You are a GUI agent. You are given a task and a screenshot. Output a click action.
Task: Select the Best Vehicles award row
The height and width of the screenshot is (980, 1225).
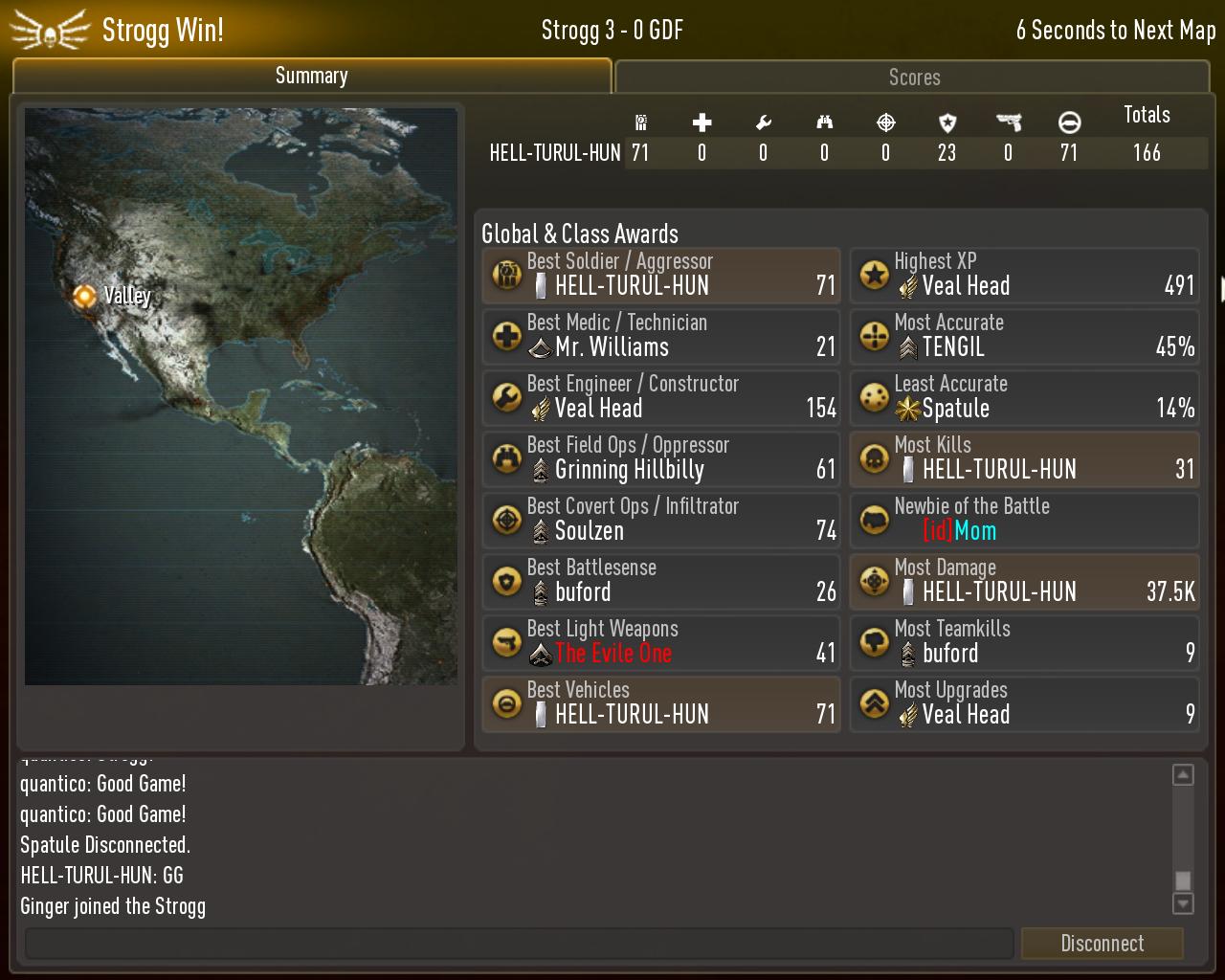pos(661,704)
